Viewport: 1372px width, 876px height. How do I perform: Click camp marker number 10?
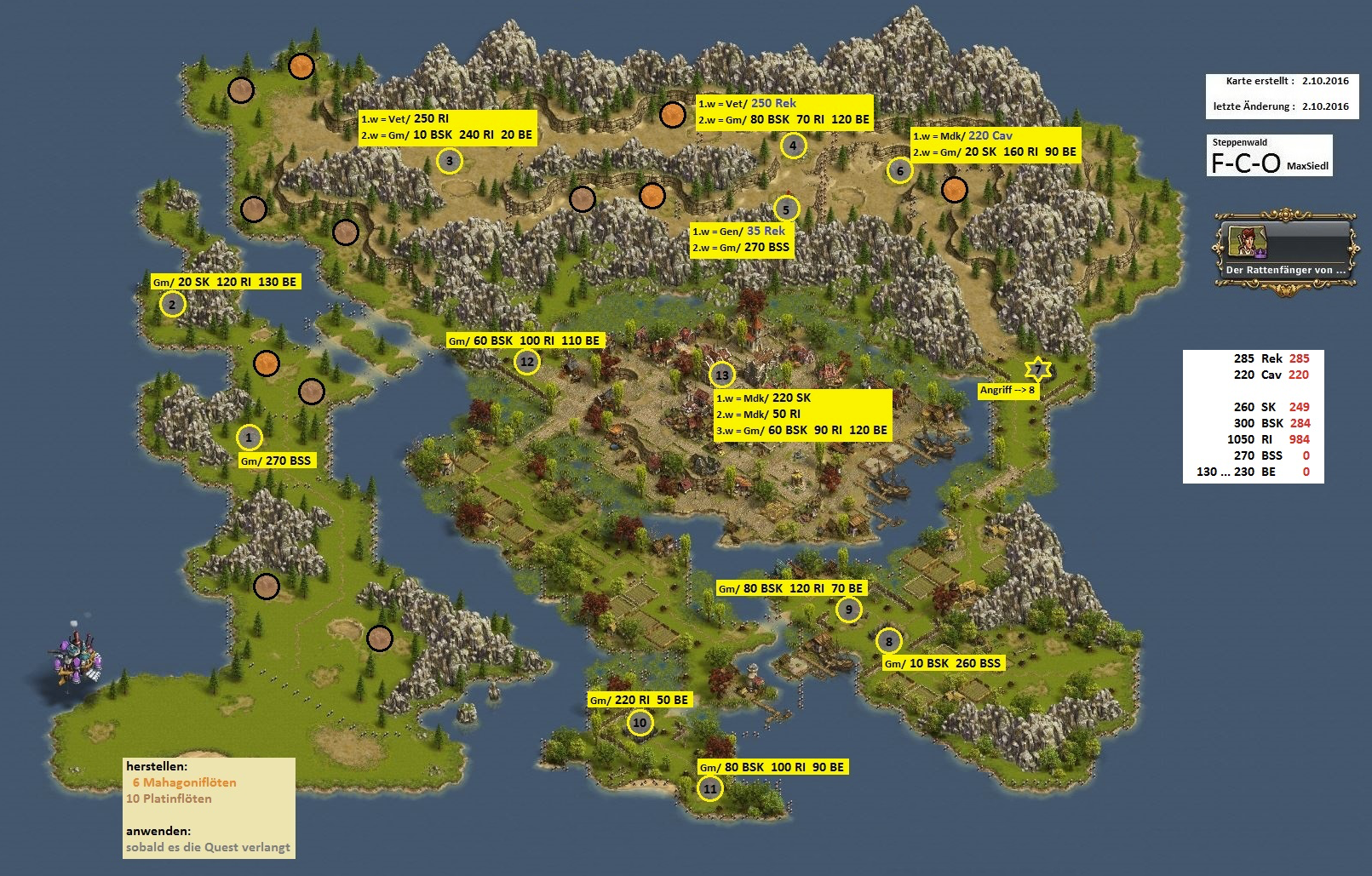640,723
